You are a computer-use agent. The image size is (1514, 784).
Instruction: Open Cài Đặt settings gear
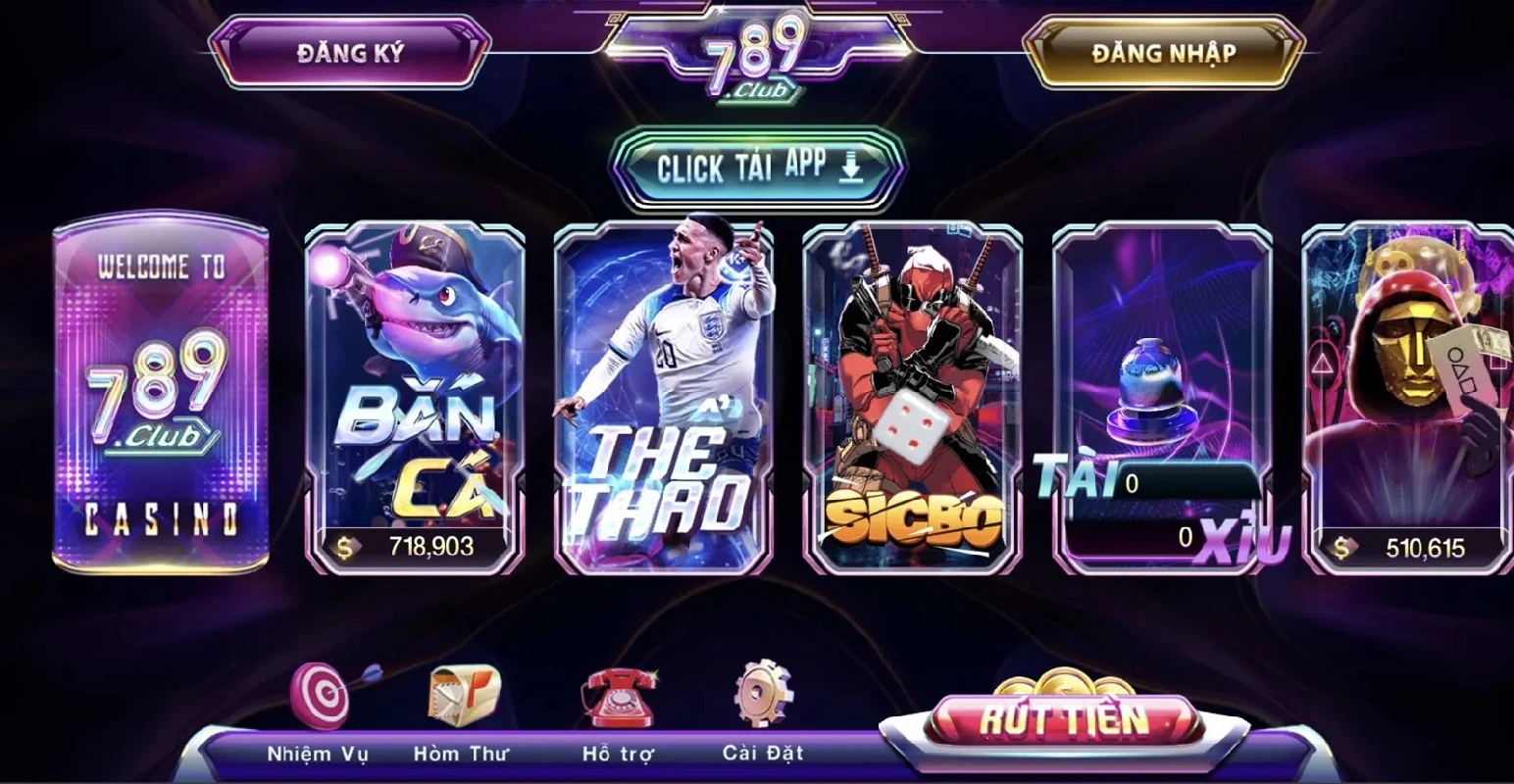coord(763,697)
